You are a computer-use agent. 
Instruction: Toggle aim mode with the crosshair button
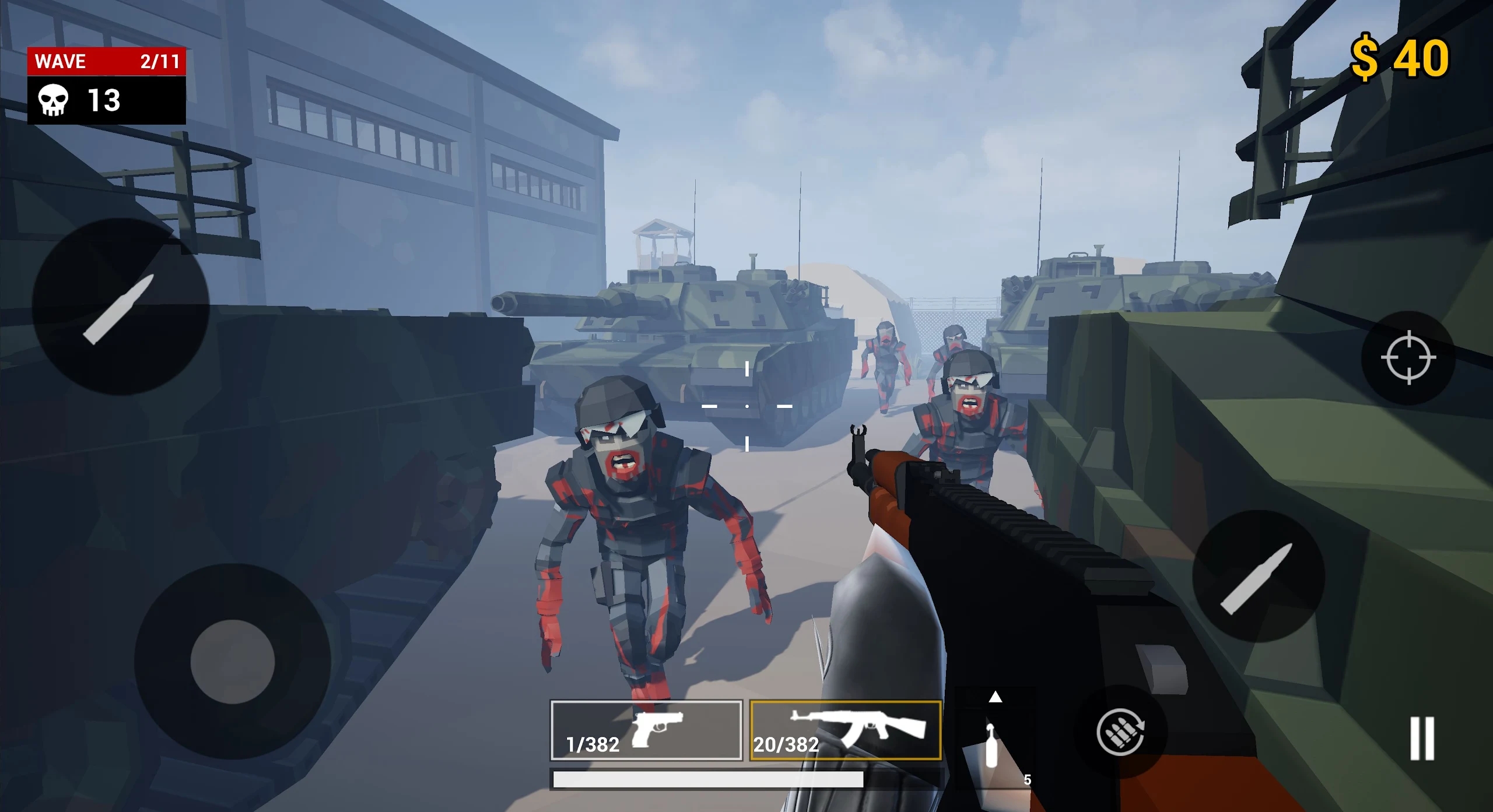(x=1408, y=357)
